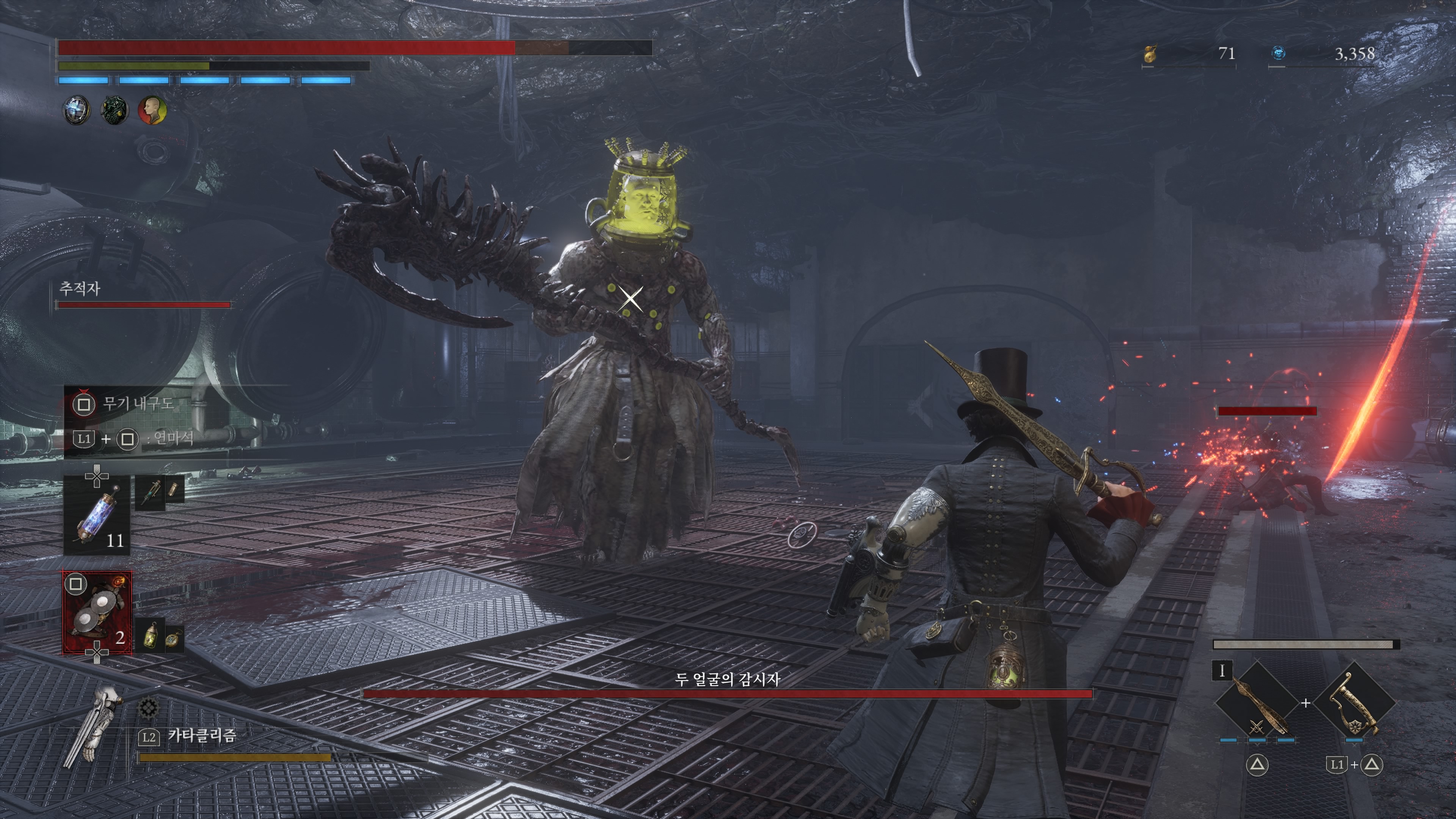Viewport: 1456px width, 819px height.
Task: Click the gold pouch currency icon
Action: pos(1150,54)
